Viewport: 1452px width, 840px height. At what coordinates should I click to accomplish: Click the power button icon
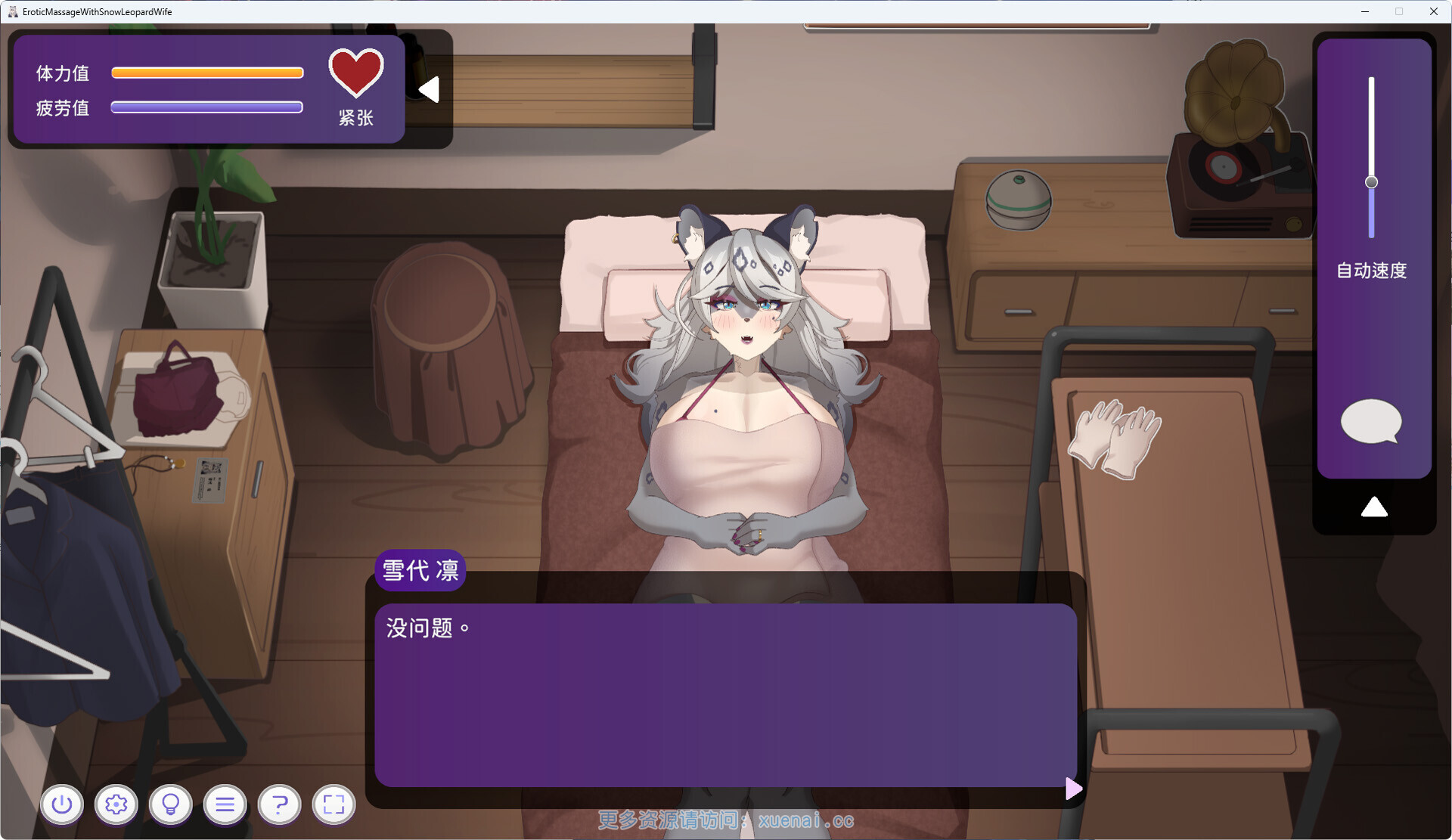coord(62,804)
